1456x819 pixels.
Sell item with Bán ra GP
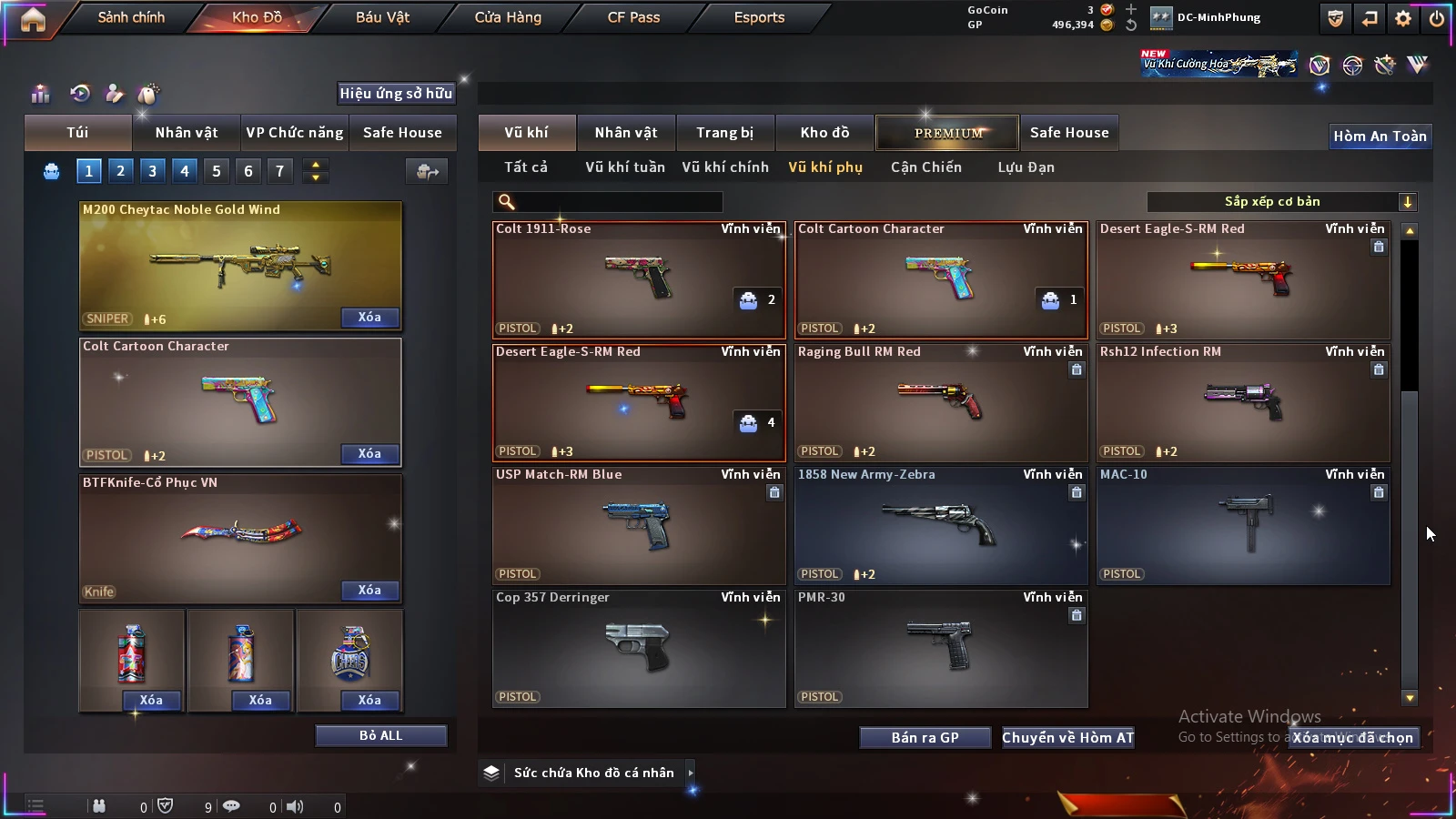pos(925,738)
